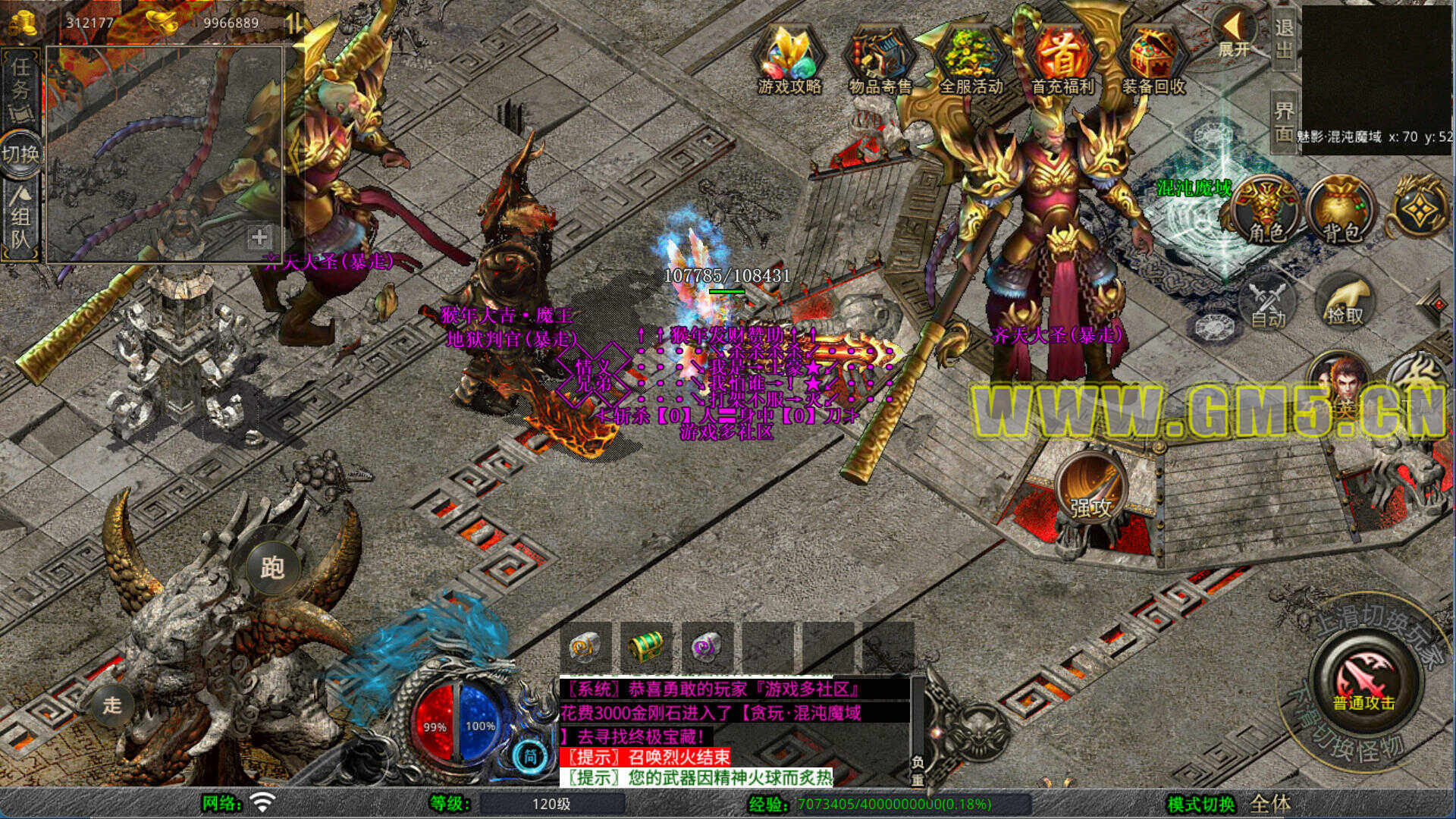Open the 物品寄售 consignment shop
Screen dimensions: 1456x819
coord(880,61)
